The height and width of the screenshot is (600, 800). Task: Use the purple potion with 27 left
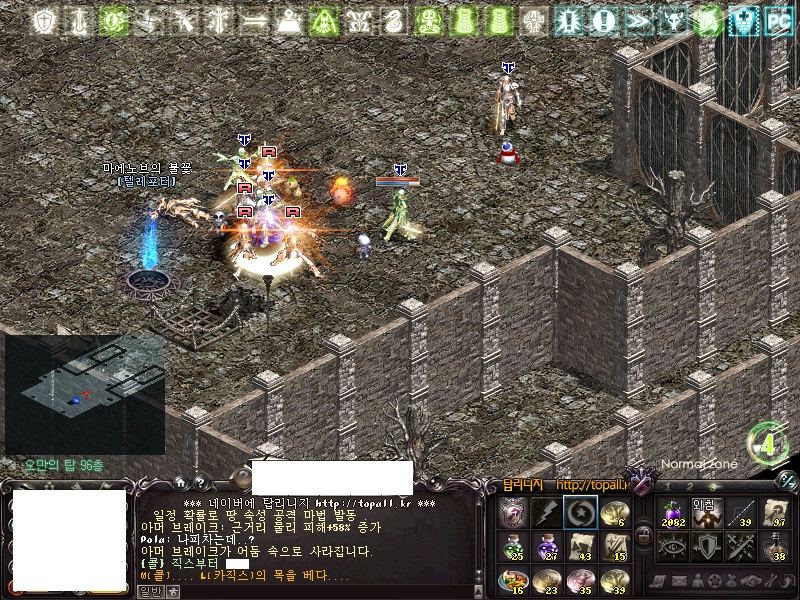click(x=547, y=547)
